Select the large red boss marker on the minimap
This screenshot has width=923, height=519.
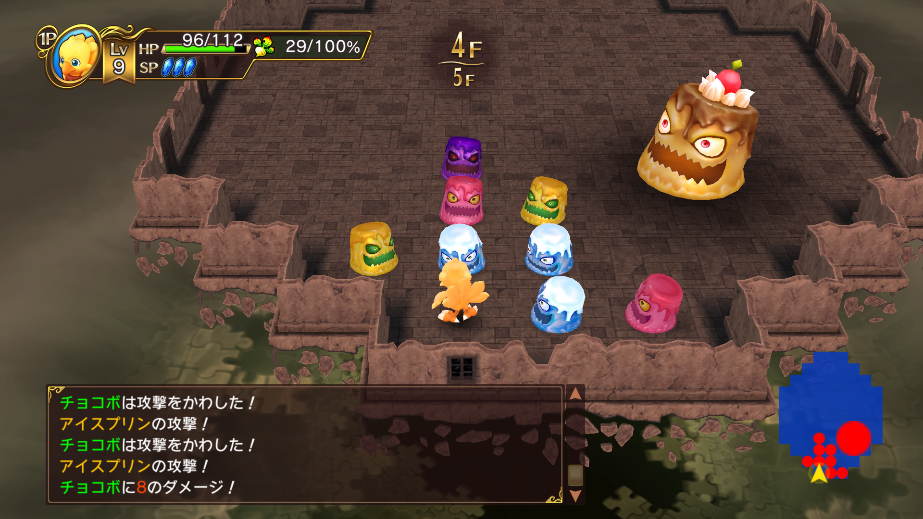pyautogui.click(x=853, y=438)
